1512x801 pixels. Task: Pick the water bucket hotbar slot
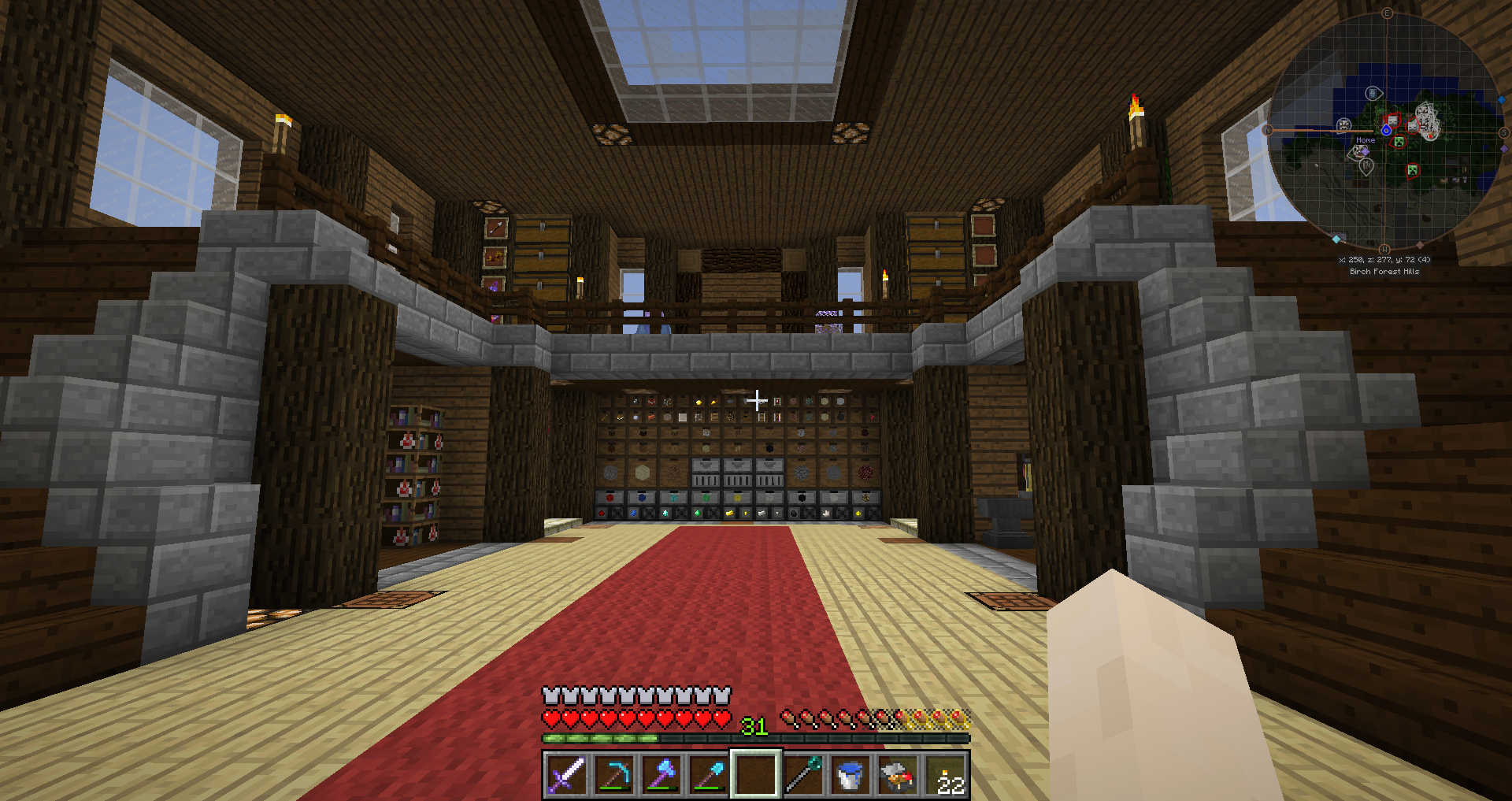click(850, 775)
